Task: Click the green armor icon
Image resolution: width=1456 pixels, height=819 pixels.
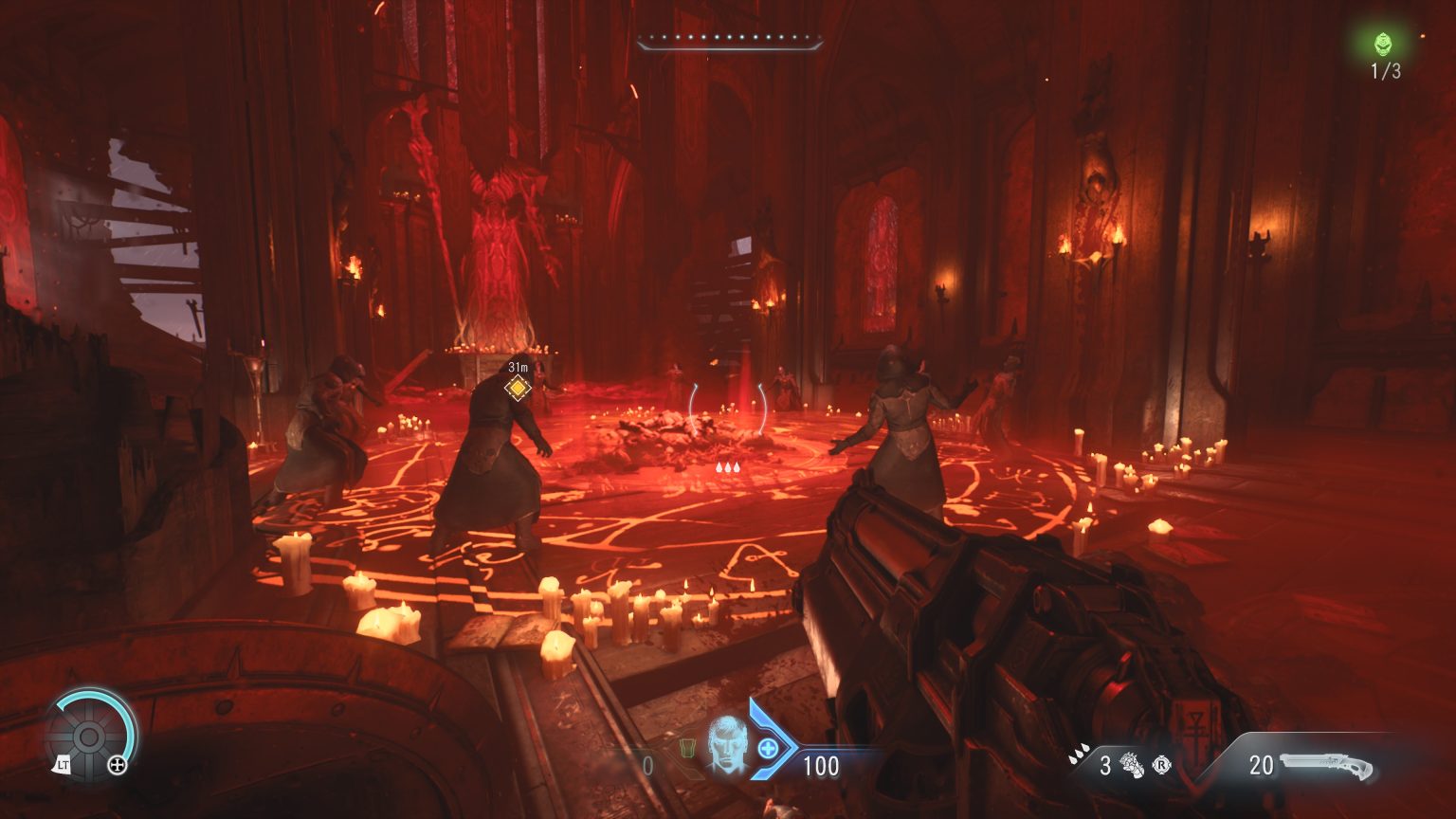Action: (686, 749)
